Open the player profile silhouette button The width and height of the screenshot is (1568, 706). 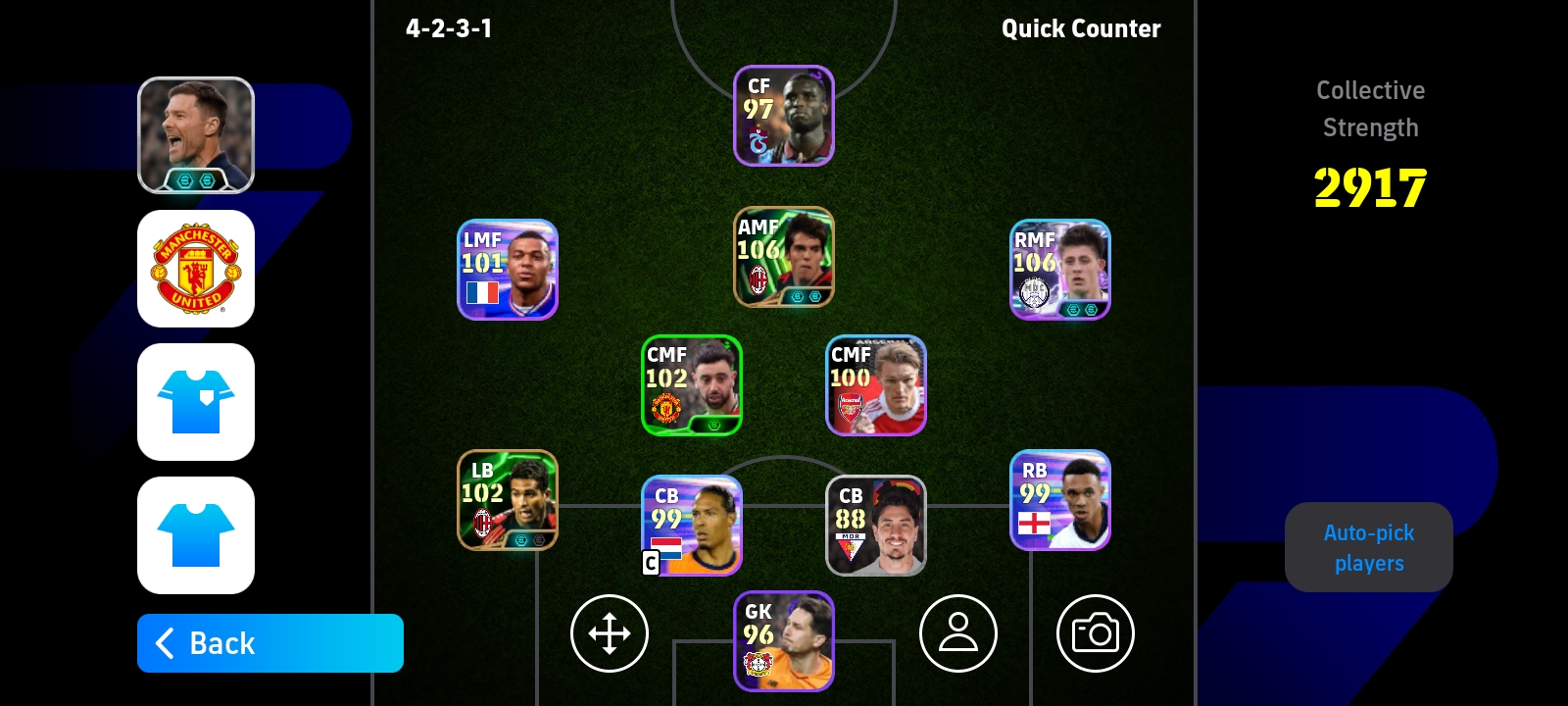(958, 633)
